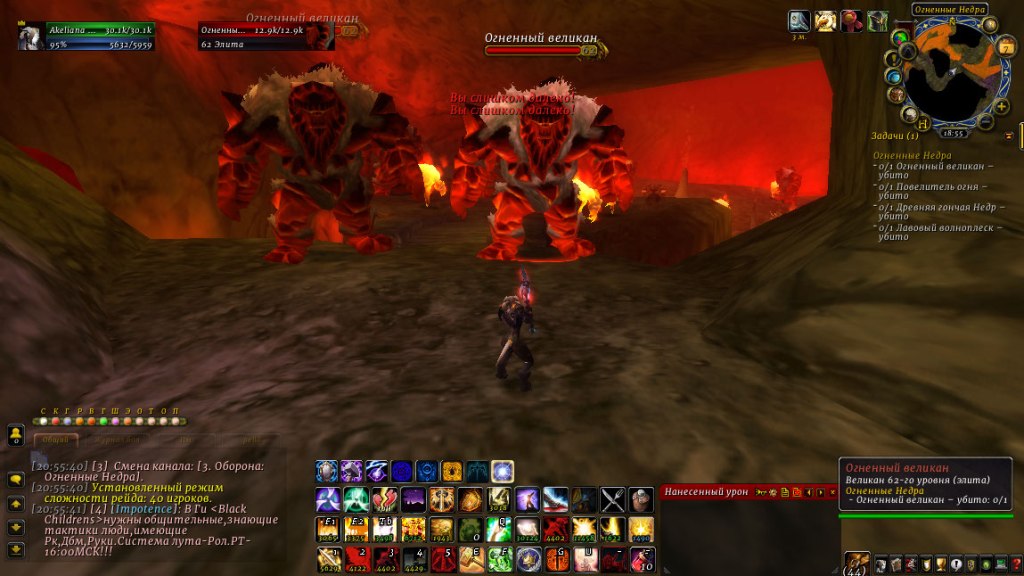Use the hammer ability bound to E
The image size is (1024, 576).
click(x=471, y=559)
